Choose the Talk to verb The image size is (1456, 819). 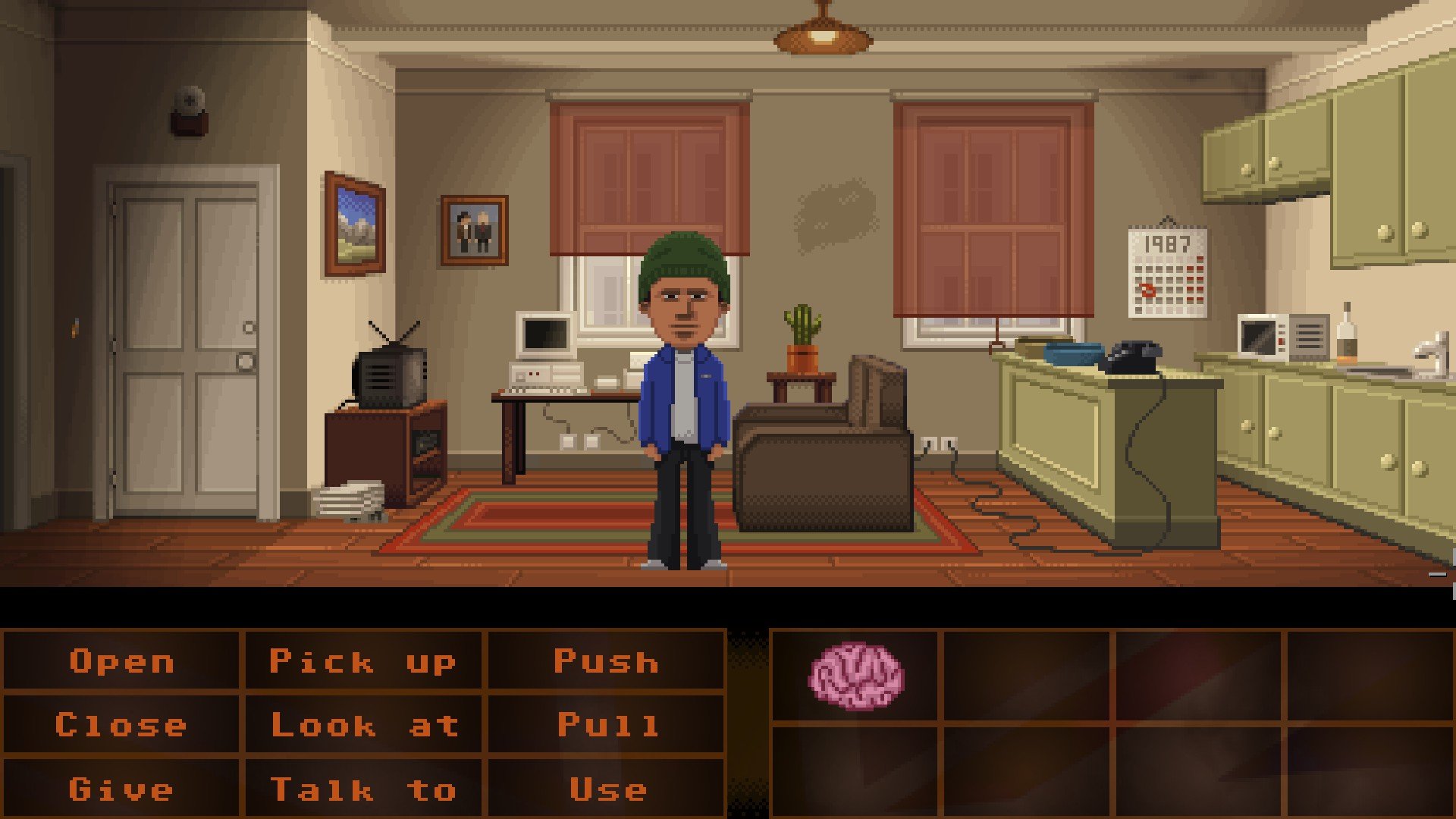(363, 789)
